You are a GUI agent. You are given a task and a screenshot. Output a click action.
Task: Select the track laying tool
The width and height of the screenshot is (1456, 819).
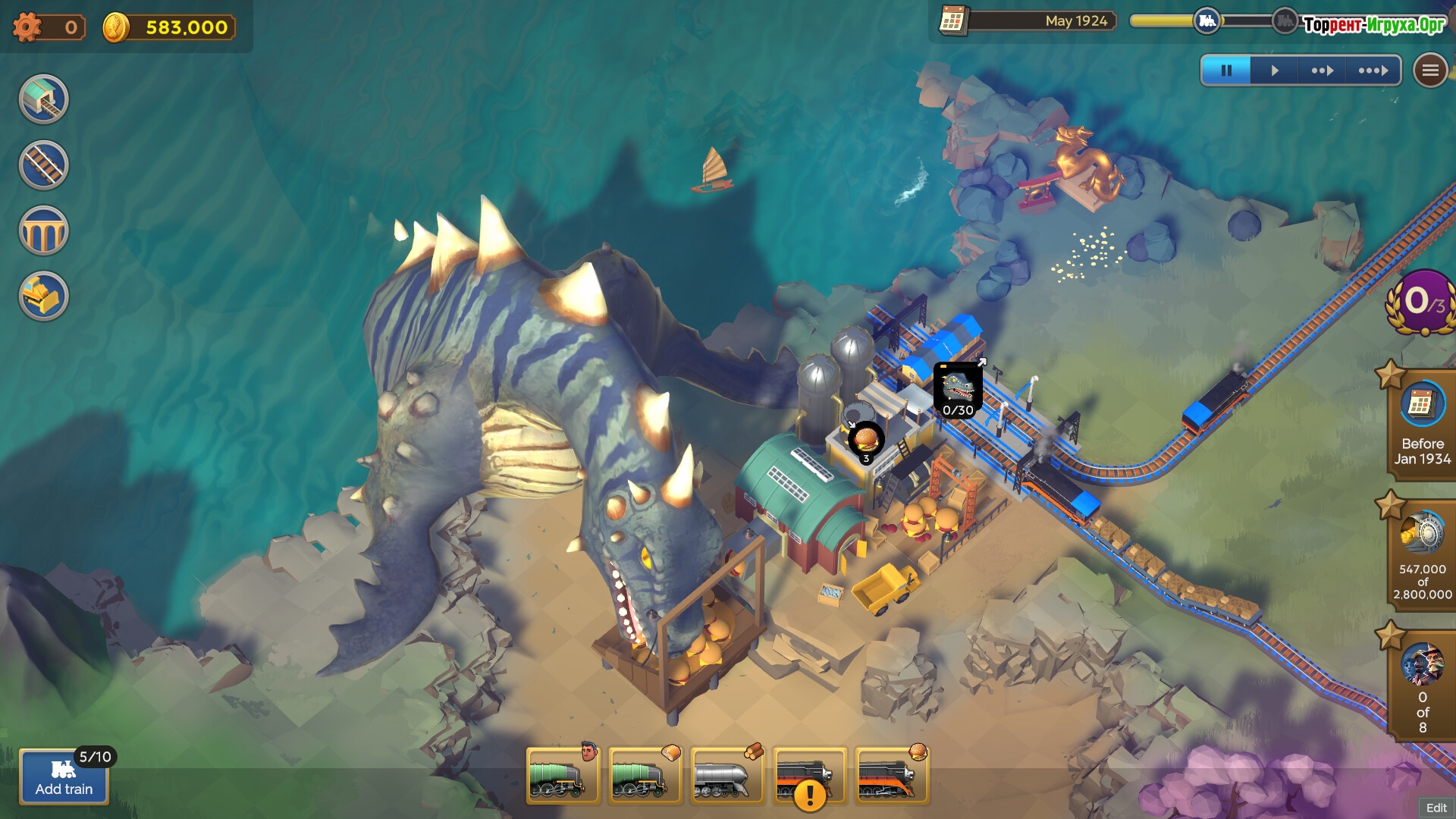tap(43, 165)
